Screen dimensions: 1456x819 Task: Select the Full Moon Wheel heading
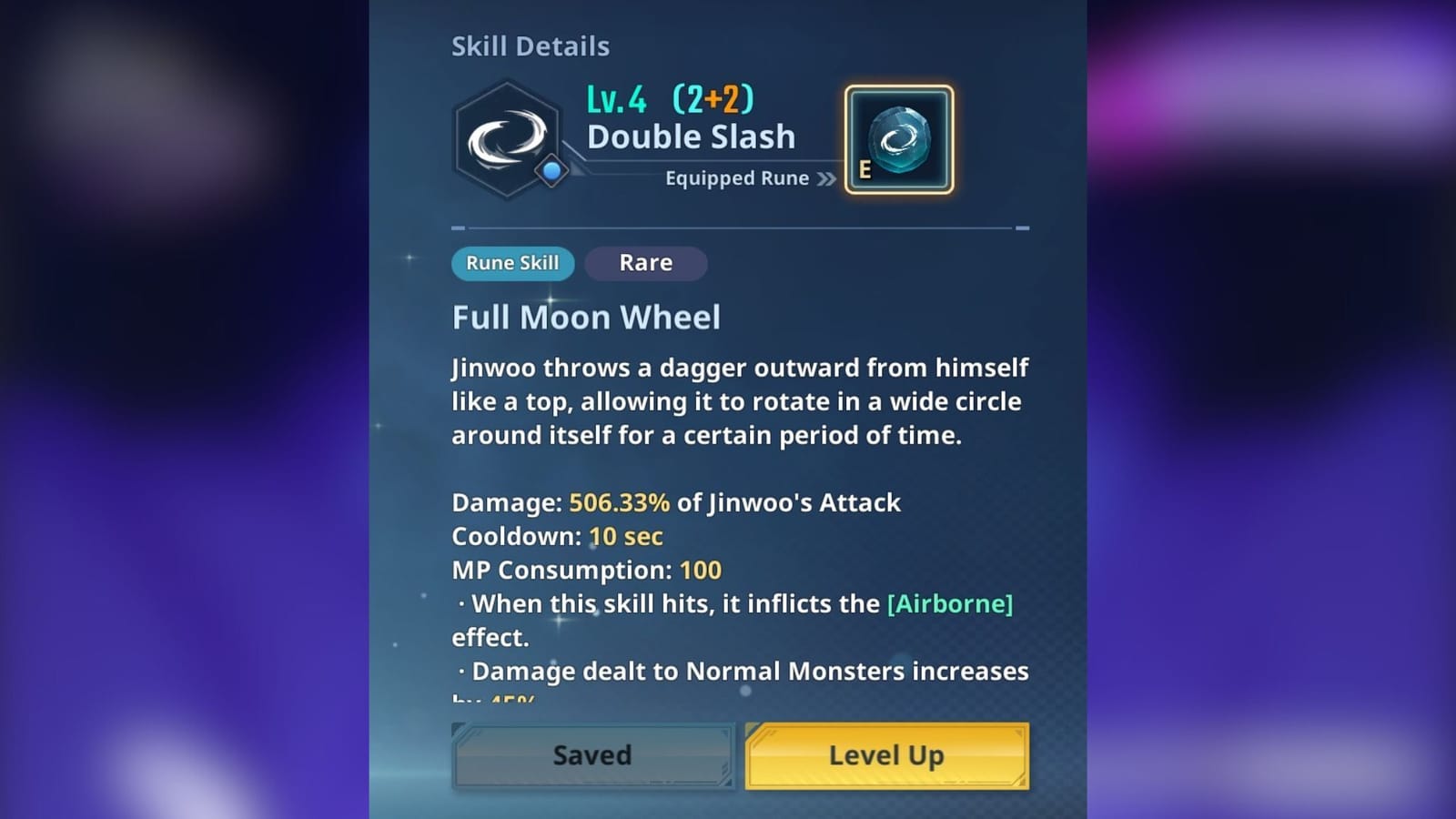(585, 318)
